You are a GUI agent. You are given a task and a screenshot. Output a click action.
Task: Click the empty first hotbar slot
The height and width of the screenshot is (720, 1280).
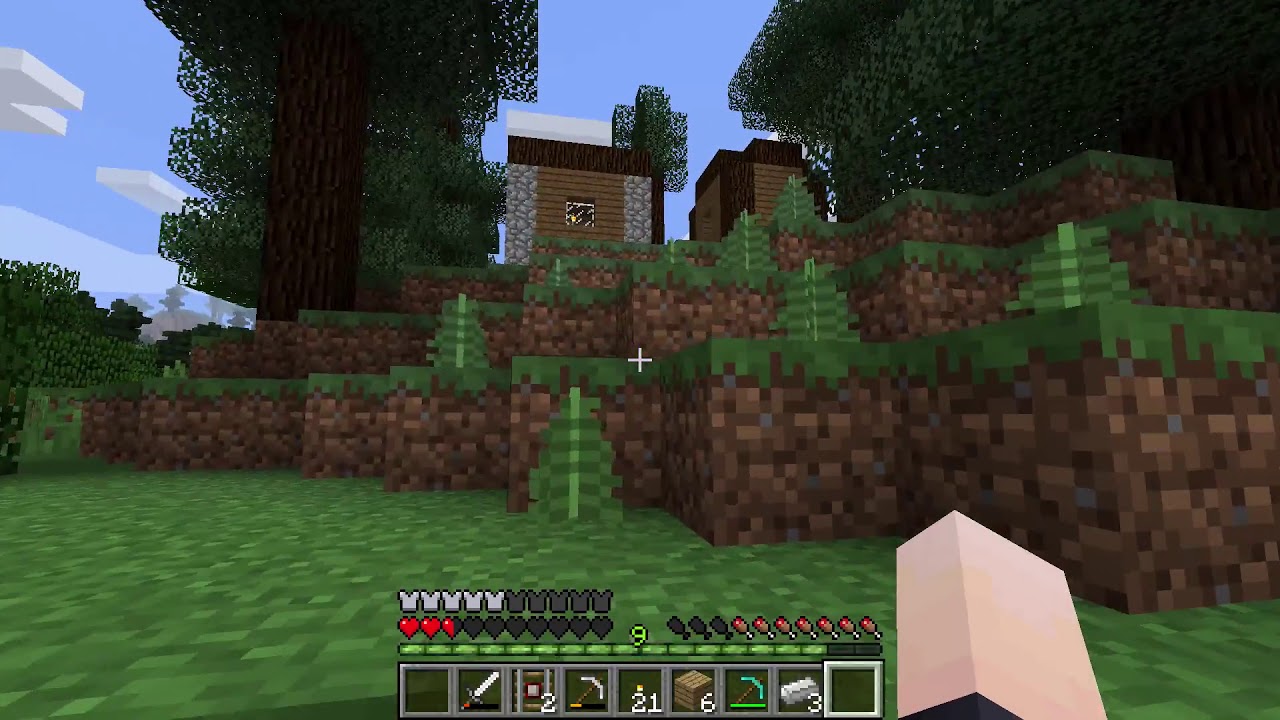(426, 686)
